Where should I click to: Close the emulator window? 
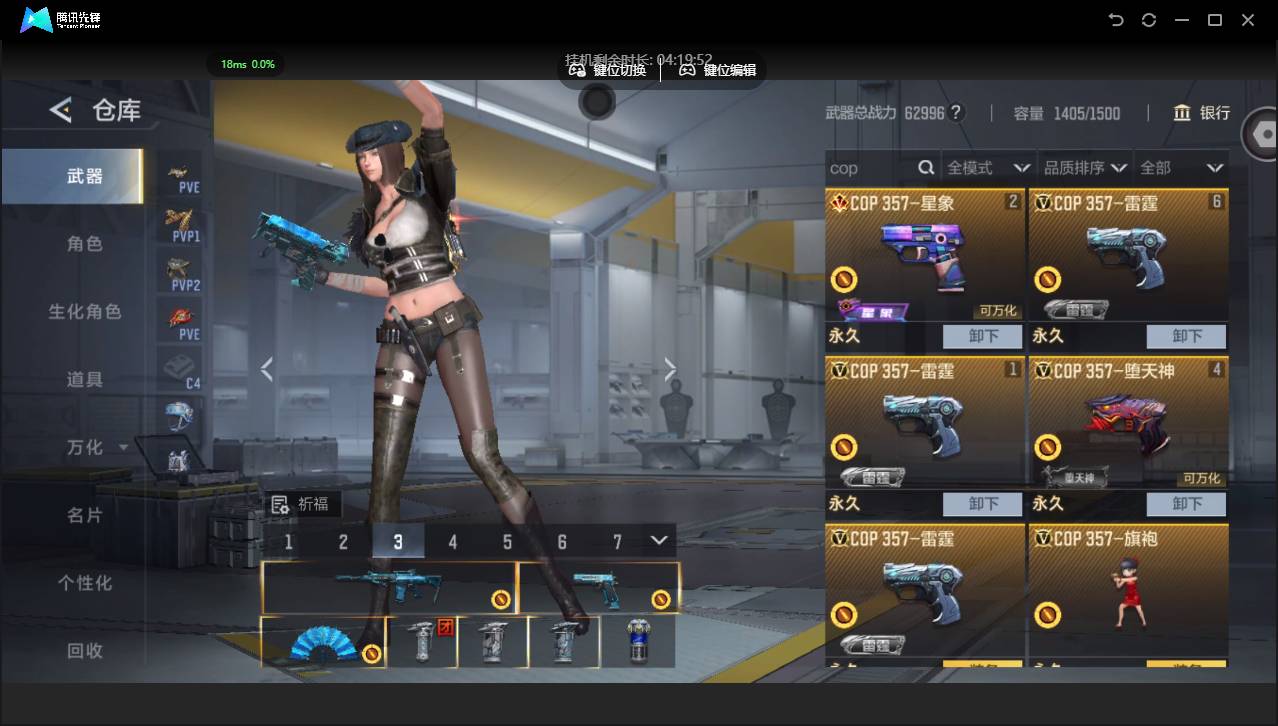click(x=1248, y=20)
